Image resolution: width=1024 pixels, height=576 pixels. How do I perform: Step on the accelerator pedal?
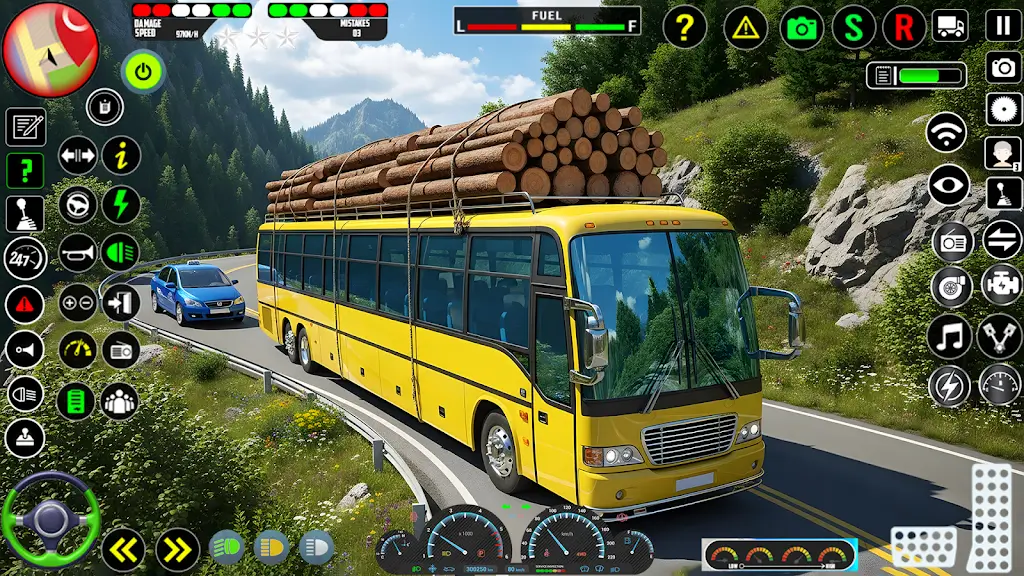[x=993, y=515]
